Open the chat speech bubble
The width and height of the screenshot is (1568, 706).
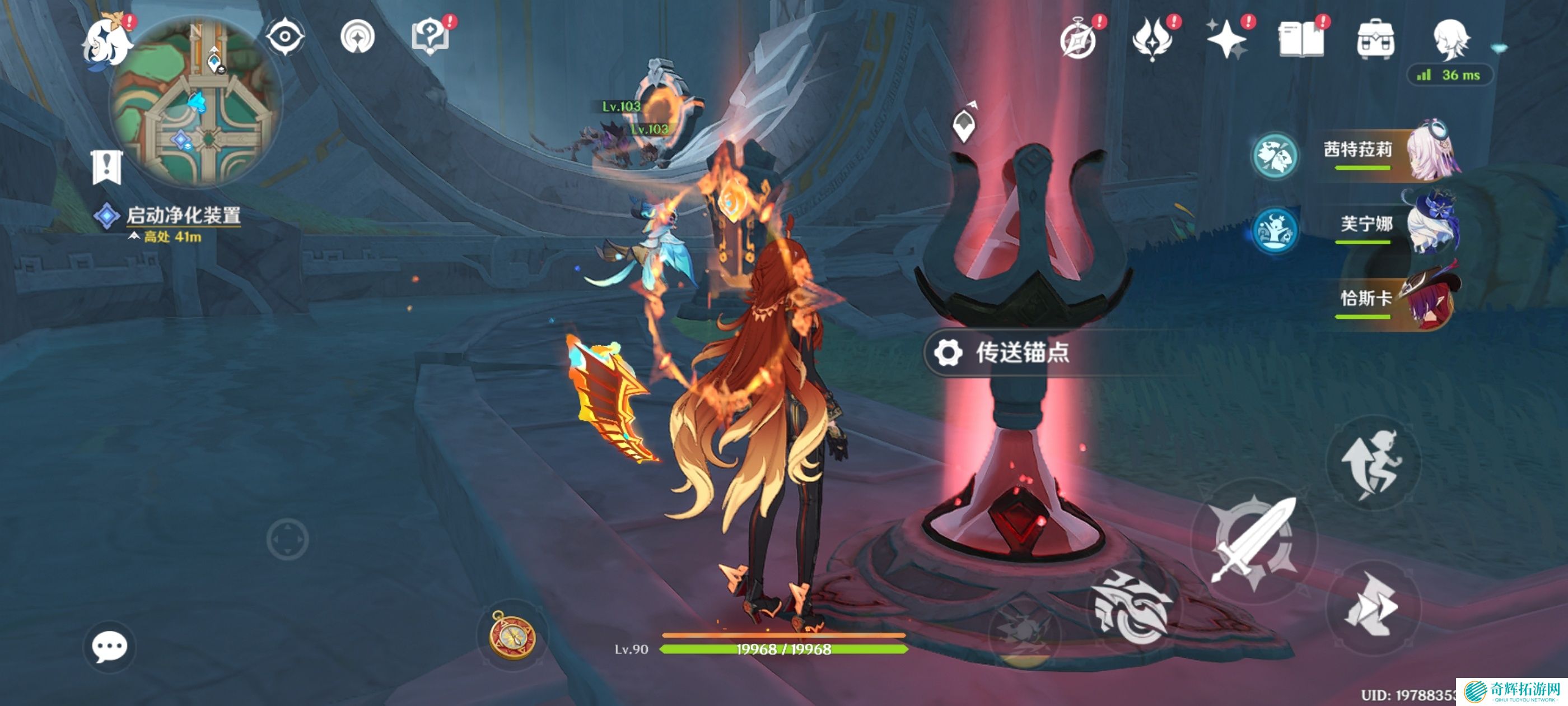coord(110,647)
